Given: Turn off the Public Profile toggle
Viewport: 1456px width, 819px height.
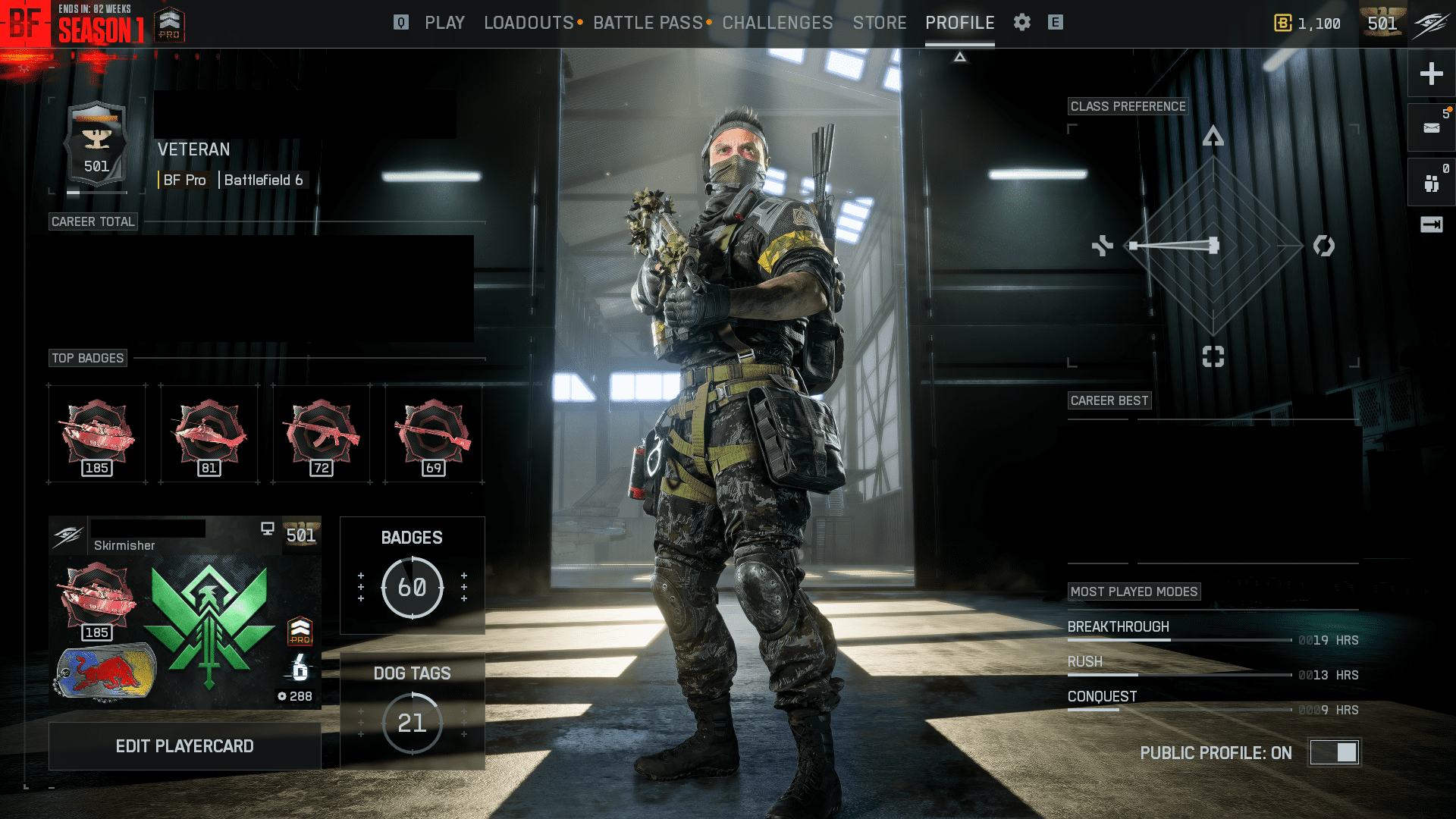Looking at the screenshot, I should [x=1335, y=752].
